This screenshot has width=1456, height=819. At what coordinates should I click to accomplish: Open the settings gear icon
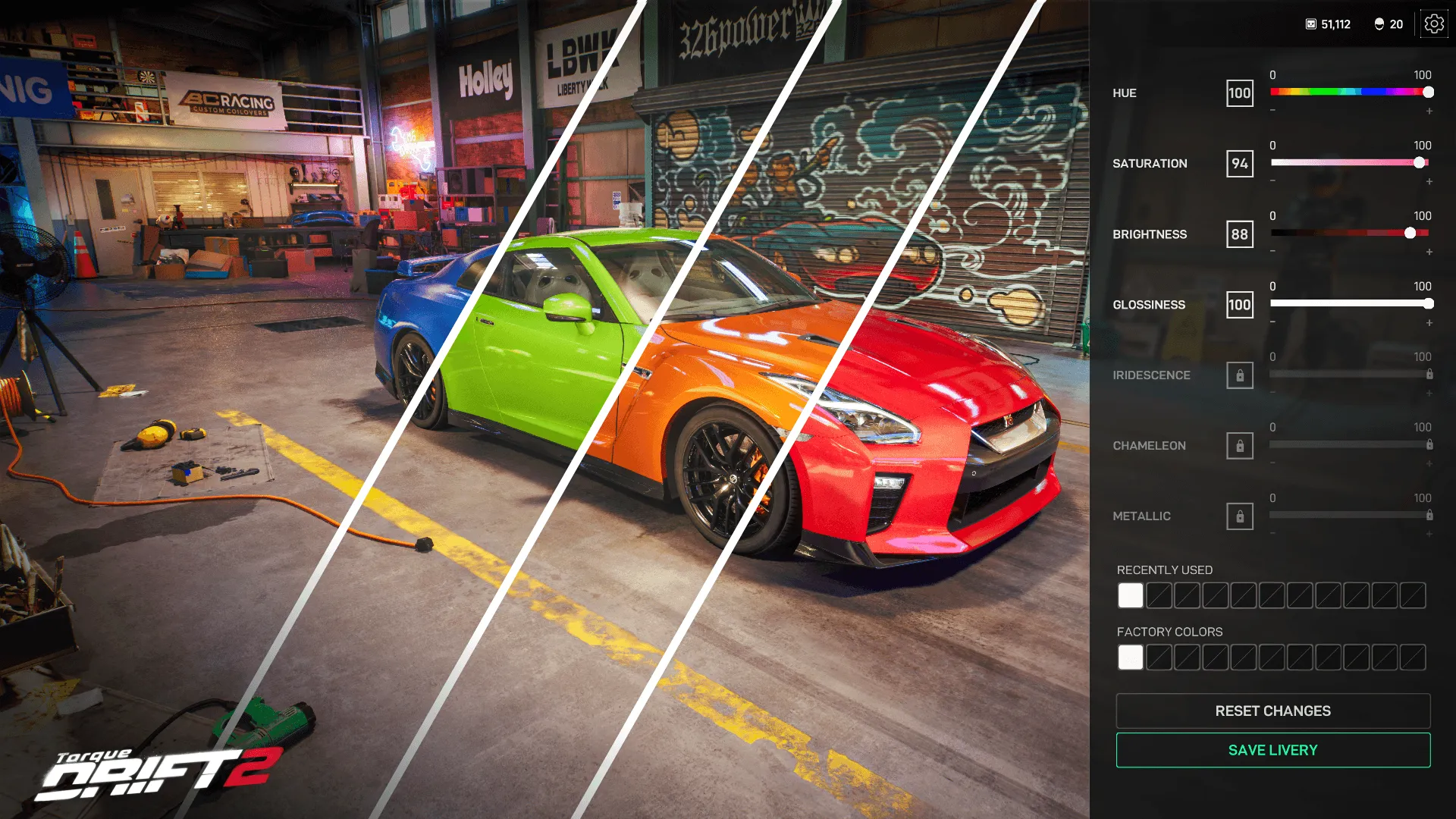pyautogui.click(x=1433, y=24)
